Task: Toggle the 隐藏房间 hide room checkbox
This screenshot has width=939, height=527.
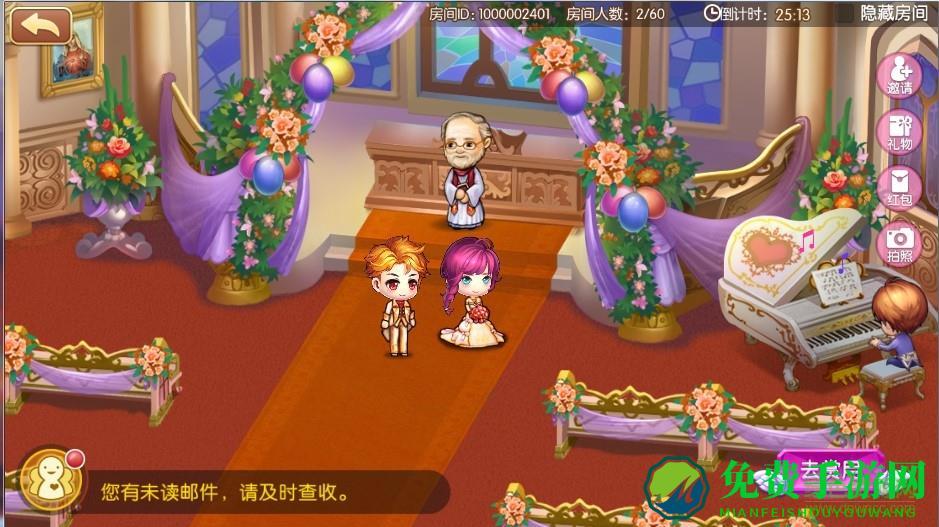Action: point(845,13)
